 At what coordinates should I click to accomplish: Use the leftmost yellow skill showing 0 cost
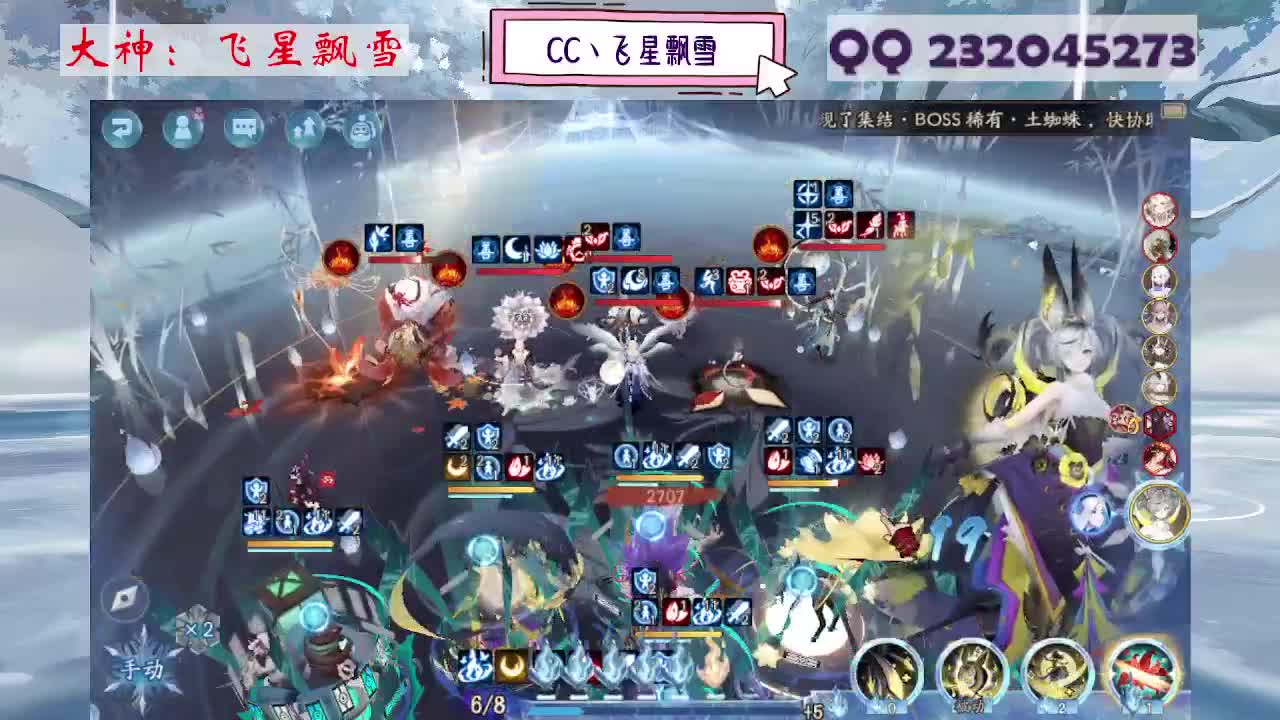click(x=885, y=671)
